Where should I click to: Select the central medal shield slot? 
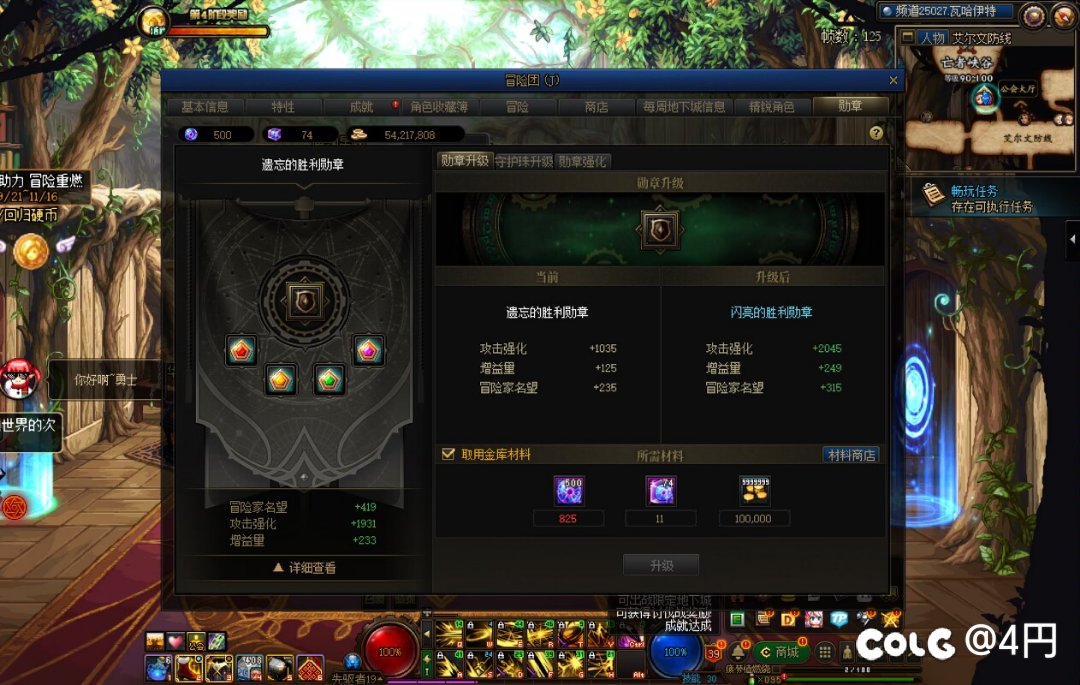(x=303, y=300)
